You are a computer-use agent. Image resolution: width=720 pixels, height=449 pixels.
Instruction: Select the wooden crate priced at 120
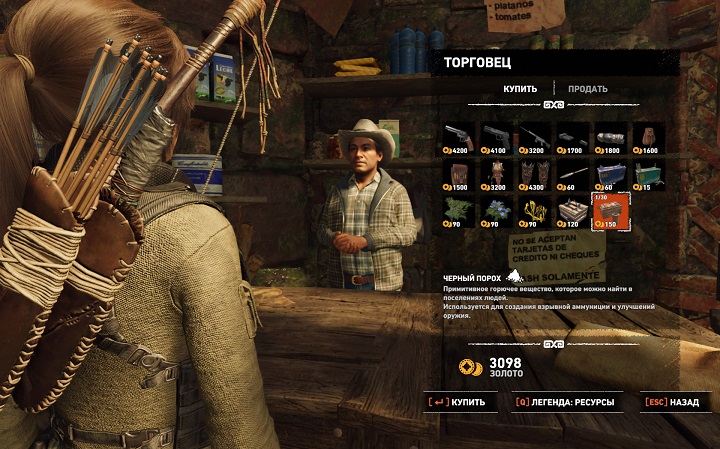[x=574, y=211]
